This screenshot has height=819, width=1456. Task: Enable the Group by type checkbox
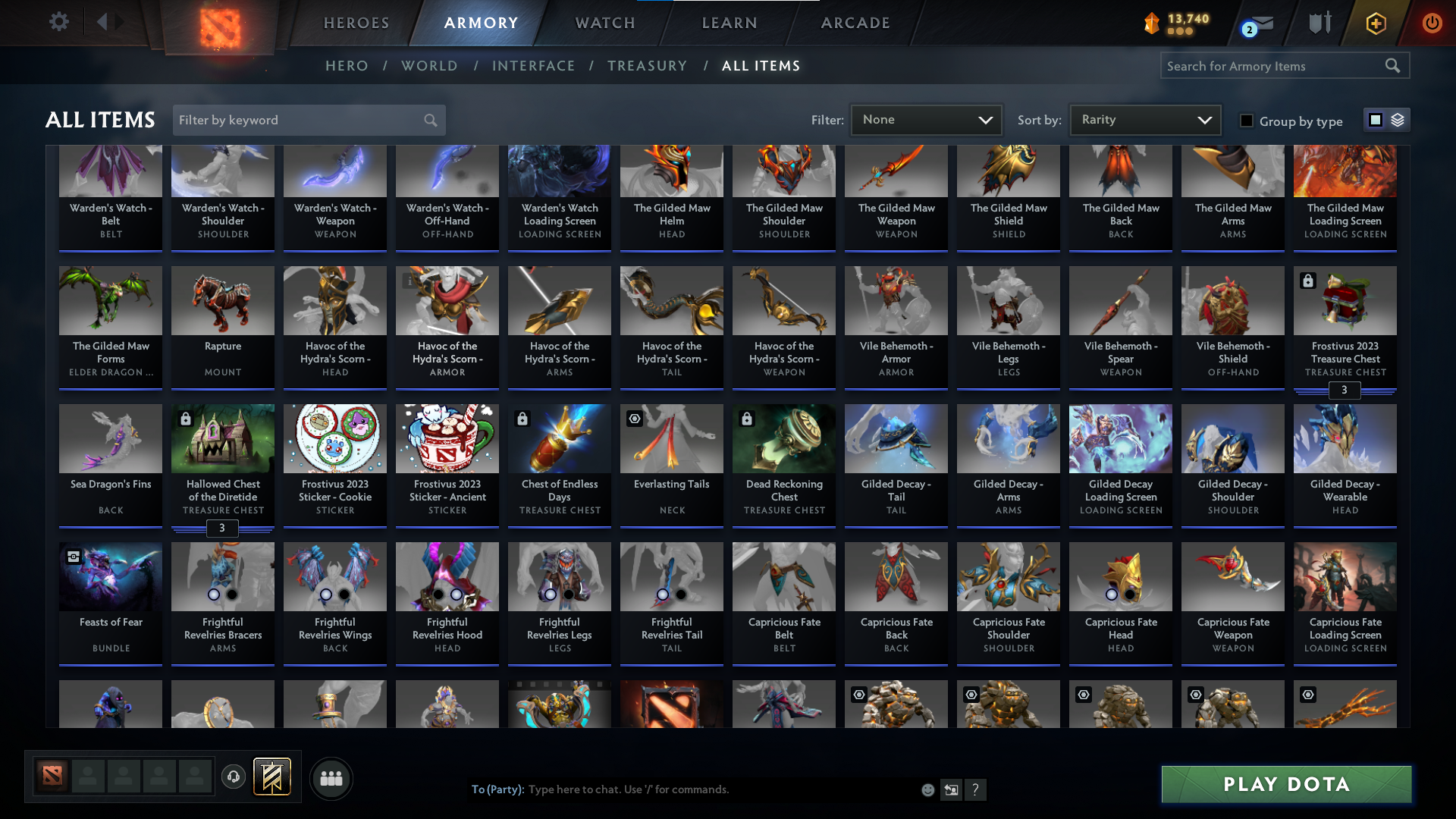click(x=1247, y=121)
